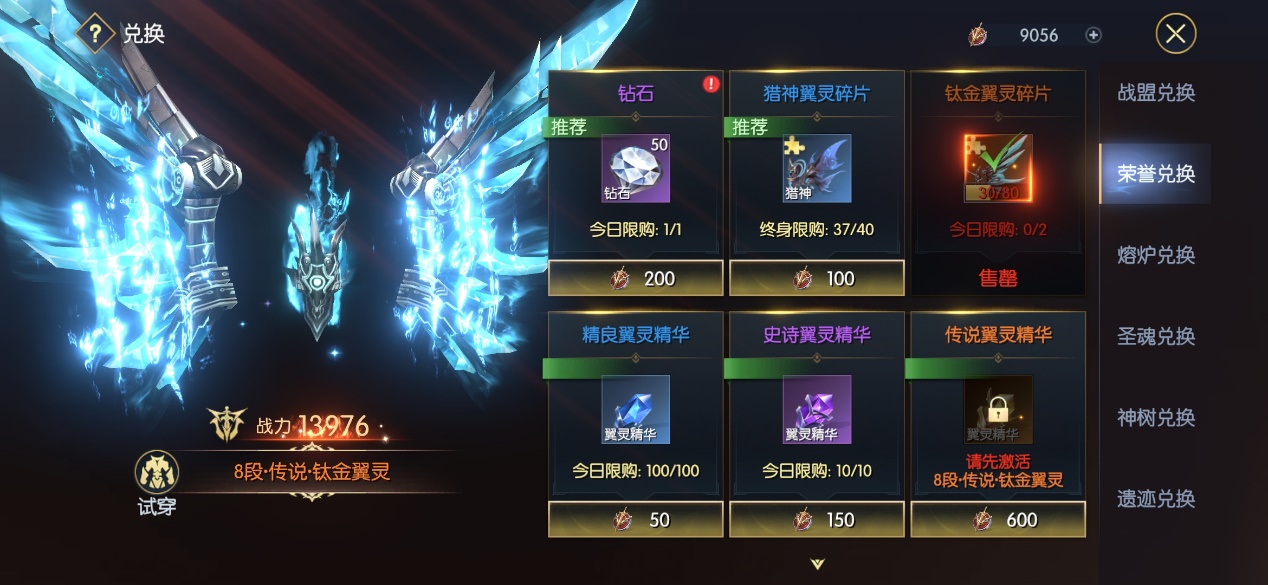Inspect the sold-out 钛金翼灵碎片 icon
Viewport: 1268px width, 585px height.
pyautogui.click(x=998, y=168)
